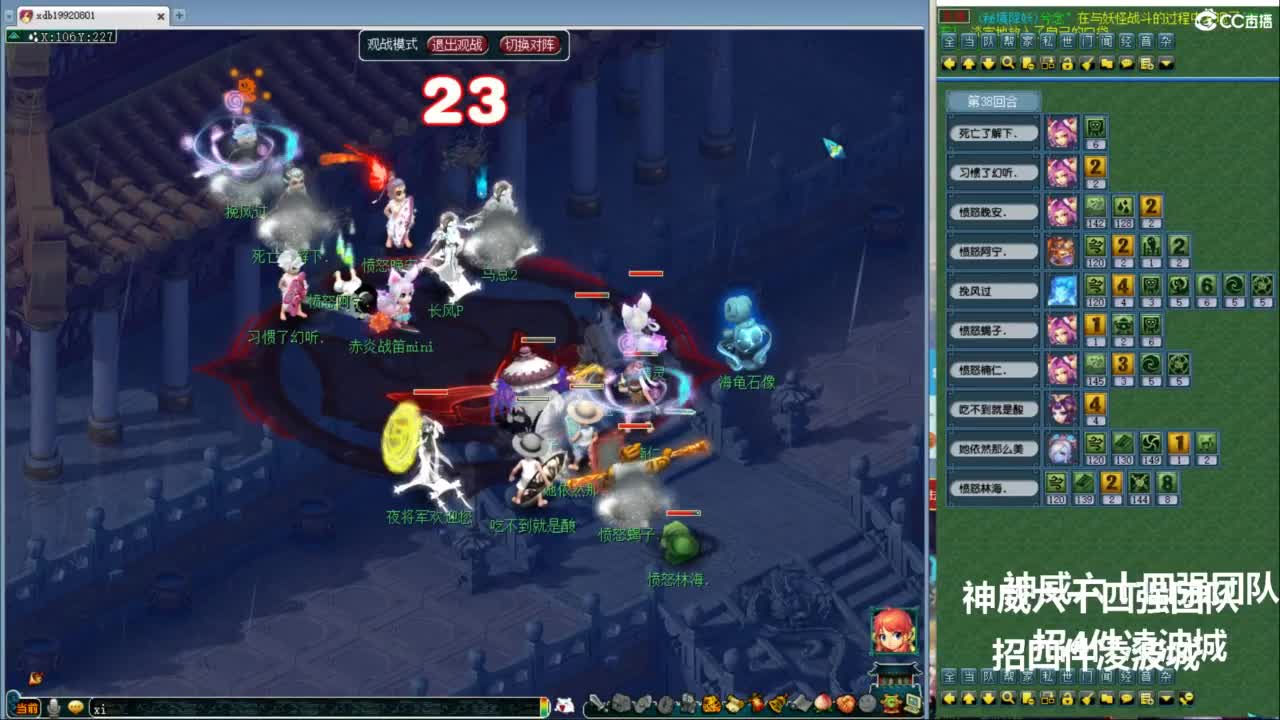The height and width of the screenshot is (720, 1280).
Task: Click the microphone icon beside the chat input
Action: click(x=53, y=706)
